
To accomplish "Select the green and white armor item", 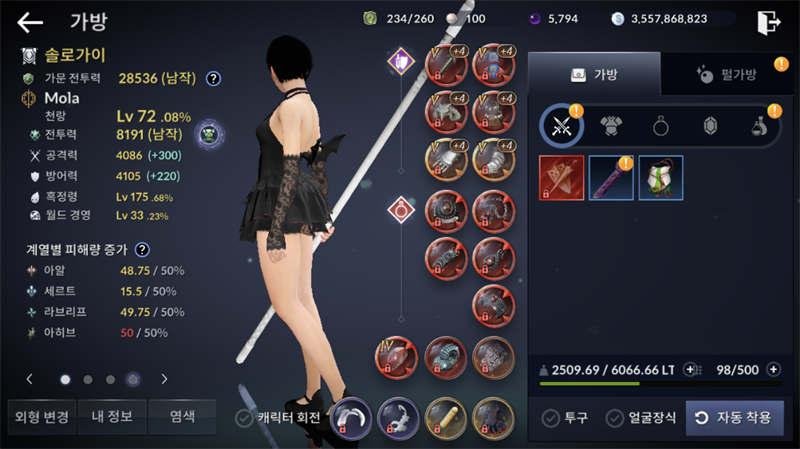I will pos(660,178).
